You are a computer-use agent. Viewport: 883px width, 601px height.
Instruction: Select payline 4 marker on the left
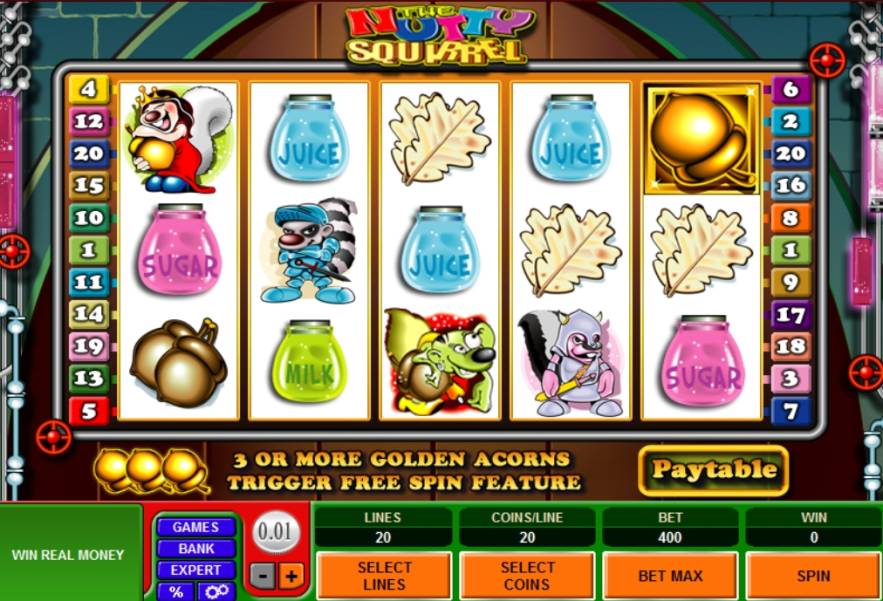pos(88,89)
